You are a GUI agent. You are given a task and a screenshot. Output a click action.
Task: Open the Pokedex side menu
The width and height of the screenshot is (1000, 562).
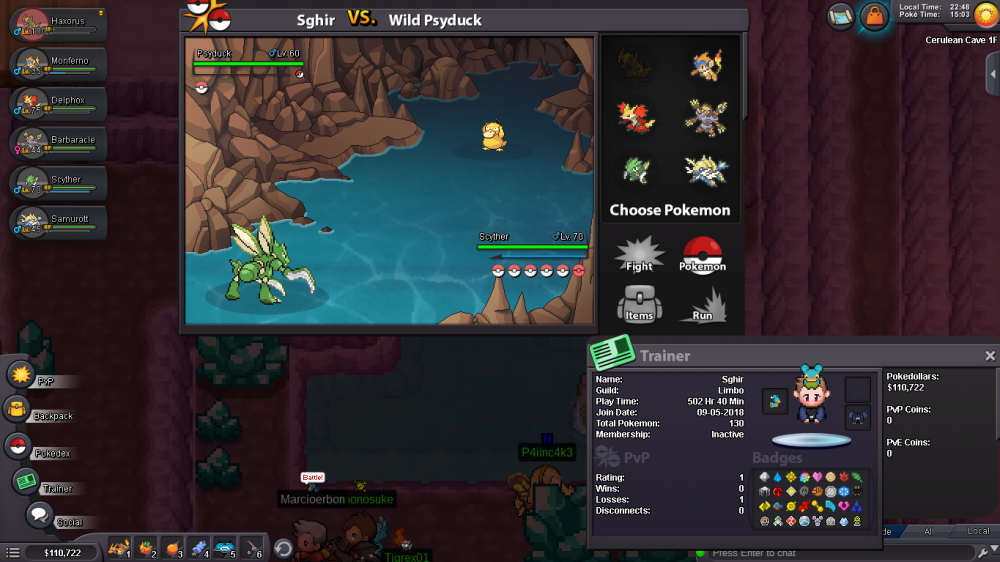click(19, 446)
